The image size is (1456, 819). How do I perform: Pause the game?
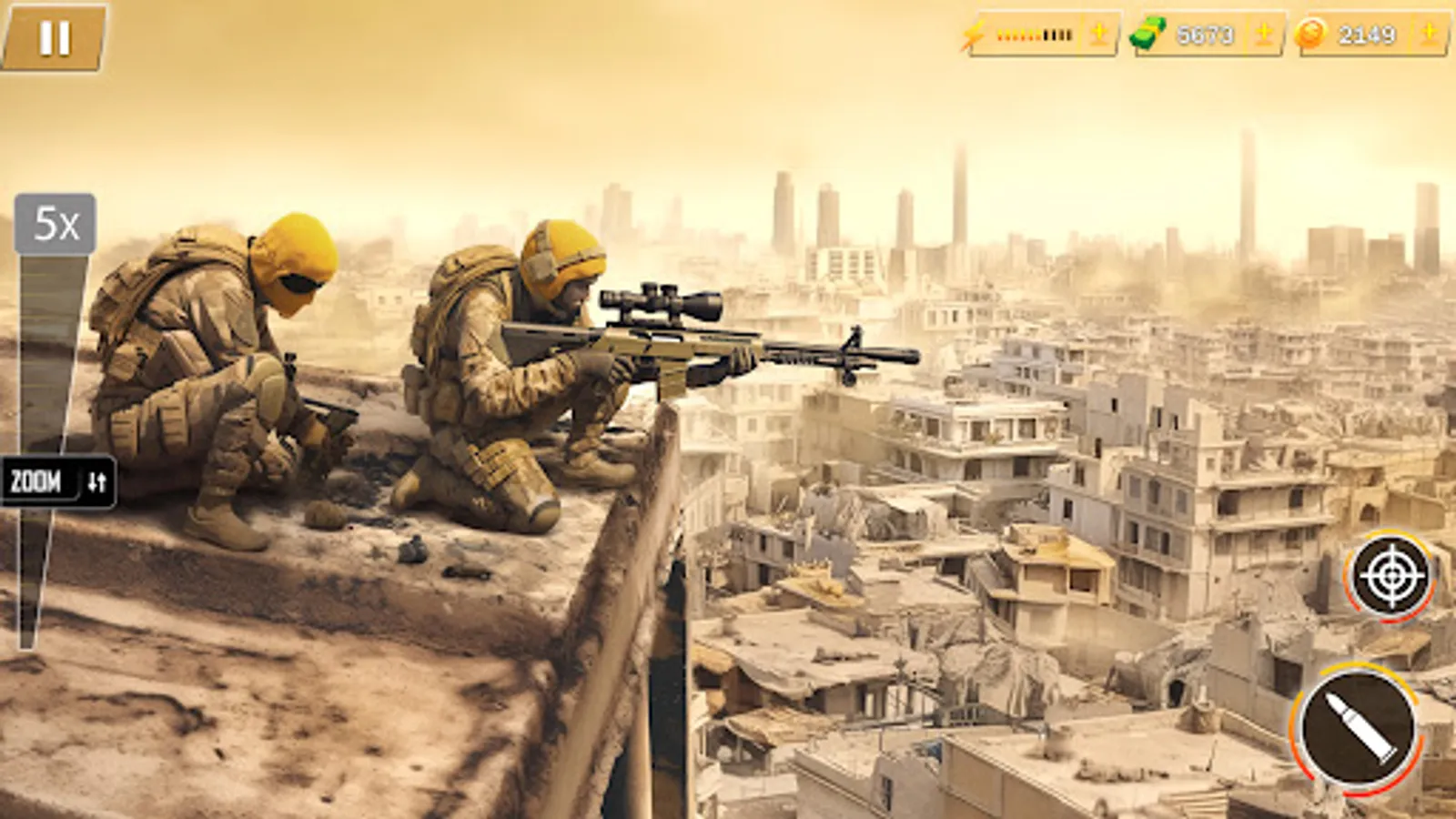tap(53, 36)
